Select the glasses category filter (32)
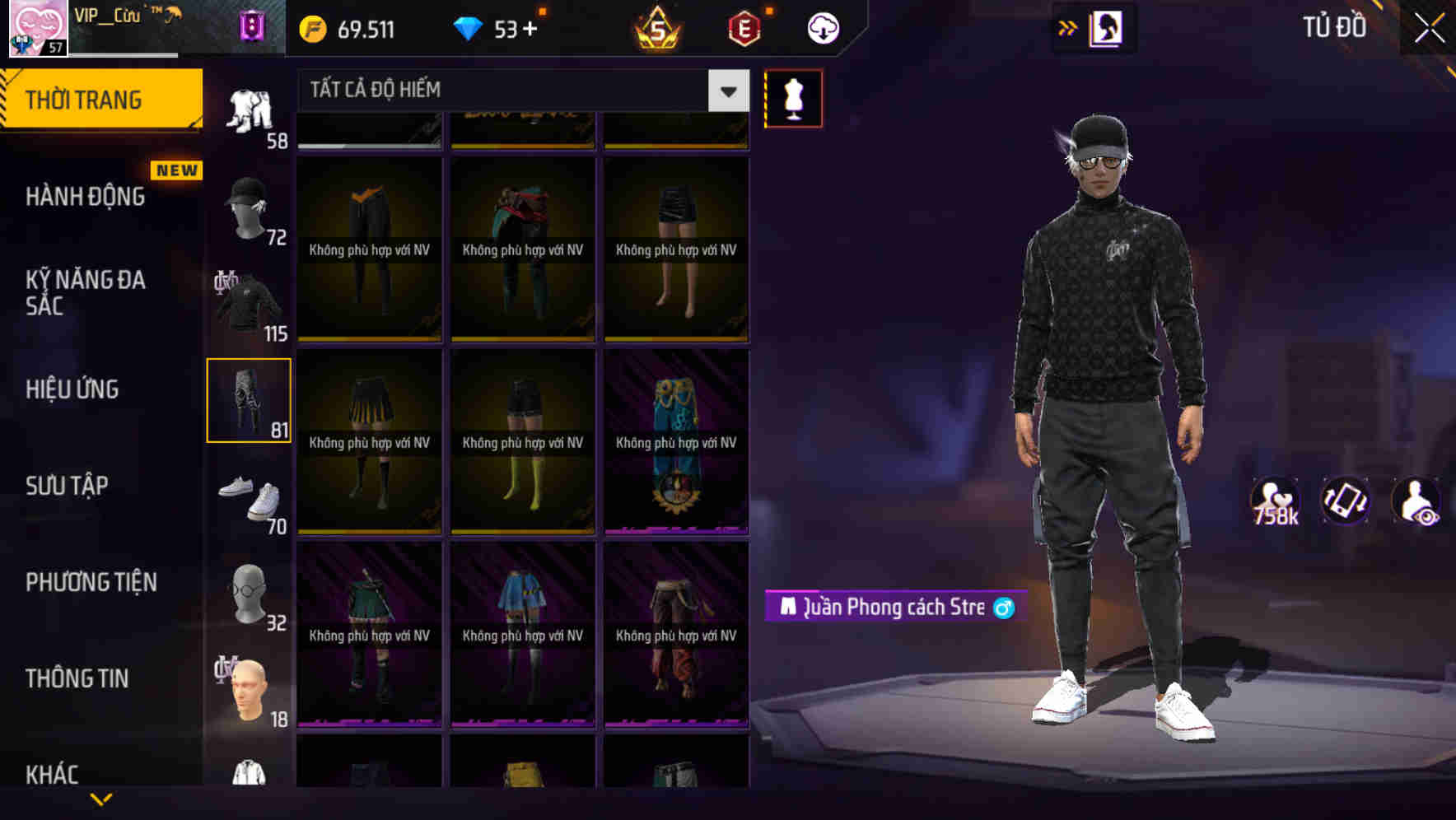Image resolution: width=1456 pixels, height=820 pixels. tap(249, 591)
